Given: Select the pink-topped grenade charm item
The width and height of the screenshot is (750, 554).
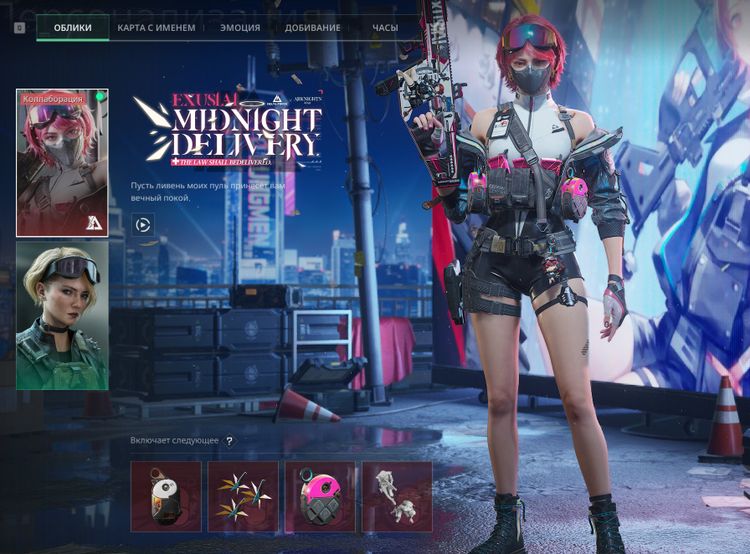Looking at the screenshot, I should (x=320, y=496).
